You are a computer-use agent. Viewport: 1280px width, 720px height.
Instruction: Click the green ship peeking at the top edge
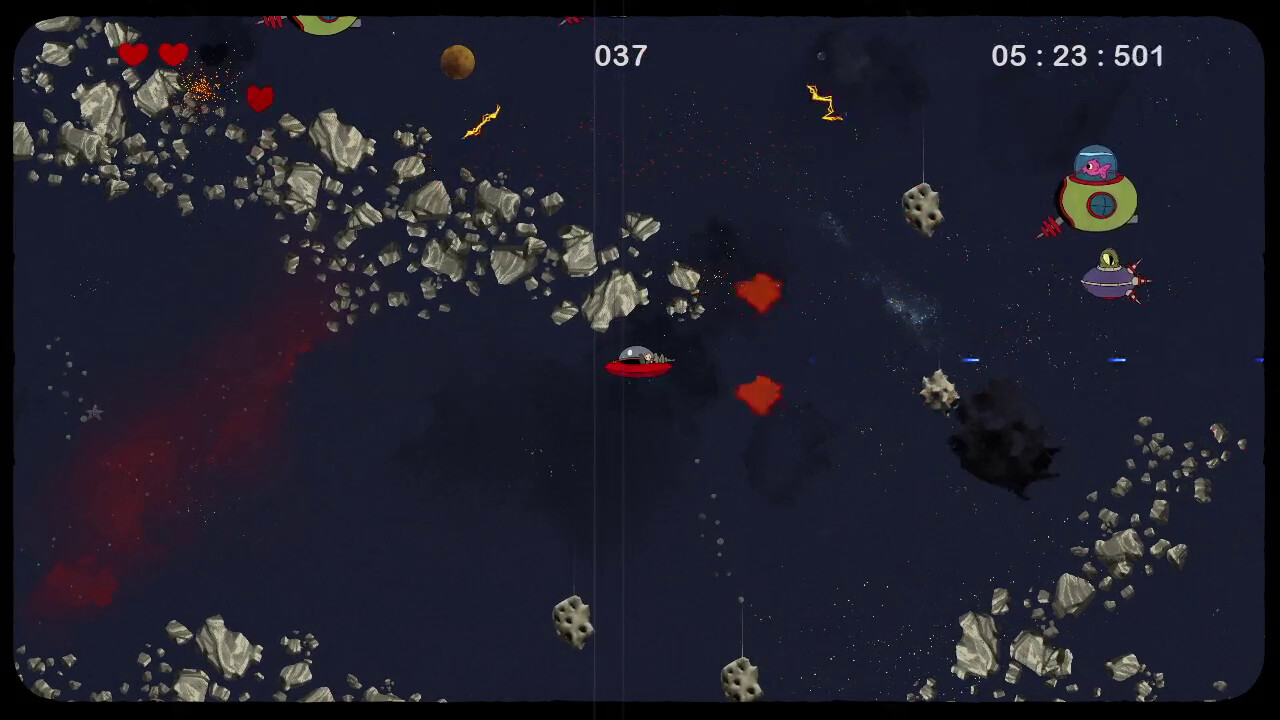click(x=323, y=18)
